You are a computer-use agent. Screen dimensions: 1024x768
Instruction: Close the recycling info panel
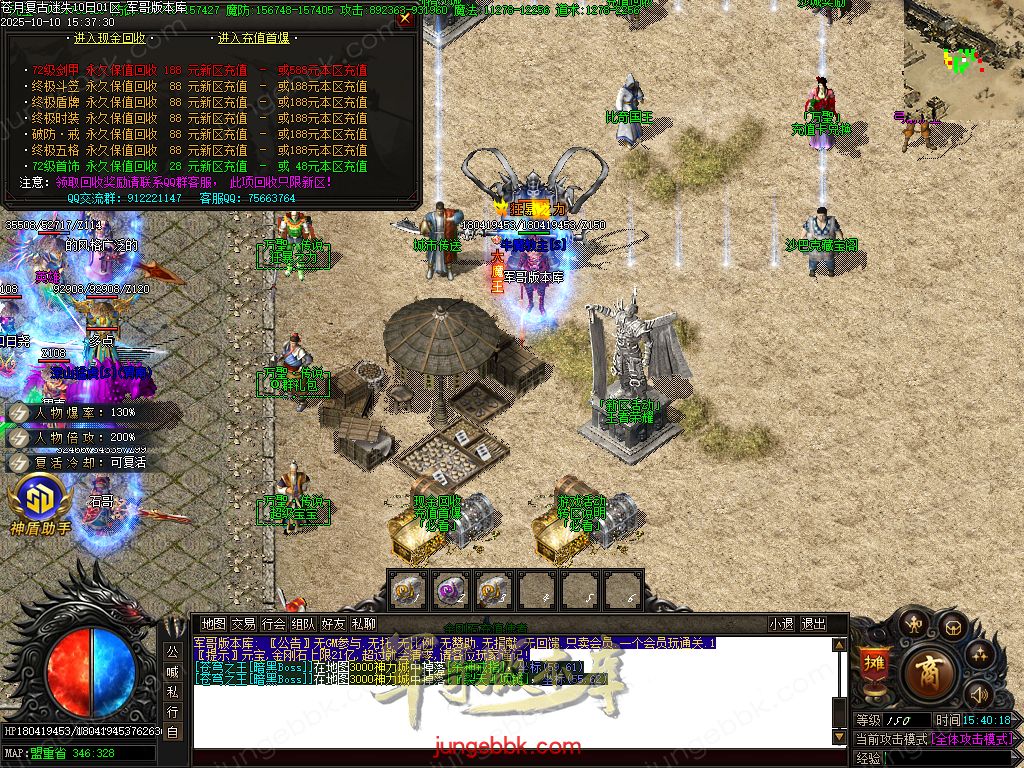(x=405, y=17)
